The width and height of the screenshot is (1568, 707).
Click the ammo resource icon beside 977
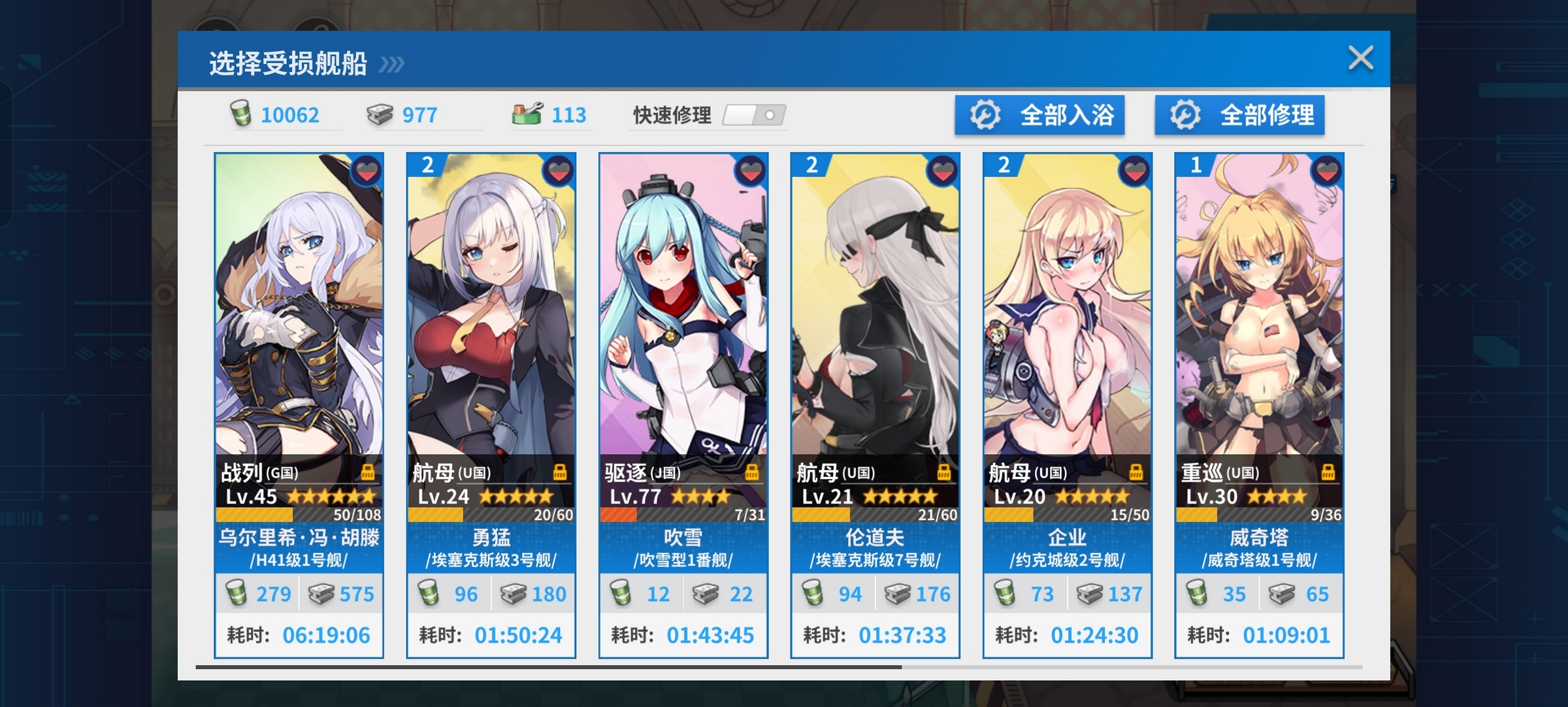coord(380,115)
